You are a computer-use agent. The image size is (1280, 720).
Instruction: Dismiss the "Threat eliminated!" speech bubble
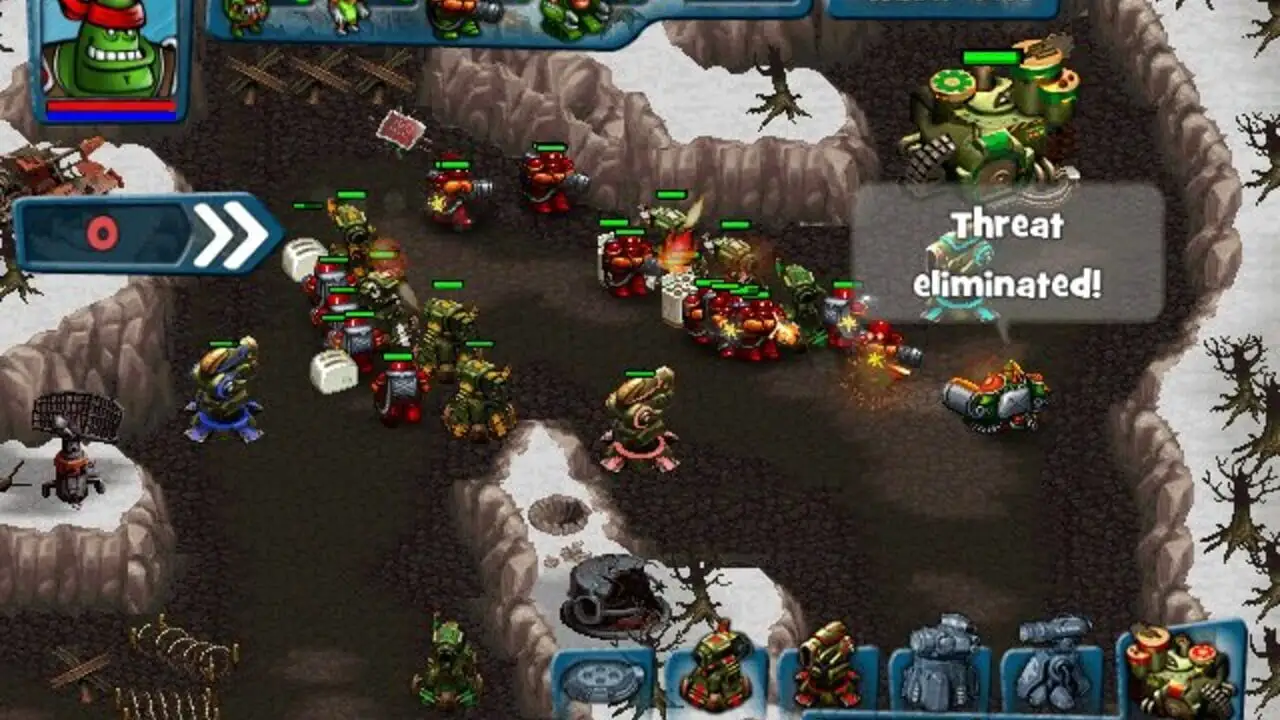coord(1007,254)
